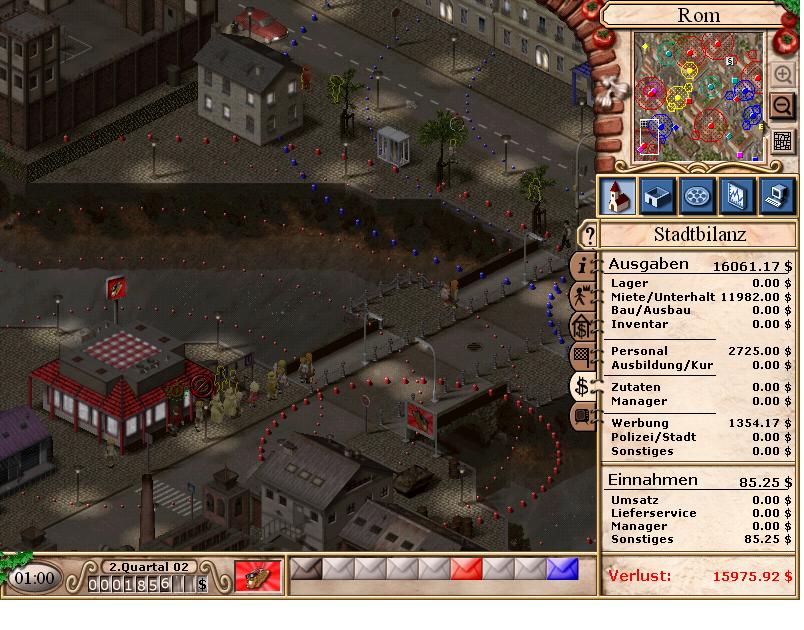
Task: Click the red hat icon beside the money counter
Action: pos(257,576)
